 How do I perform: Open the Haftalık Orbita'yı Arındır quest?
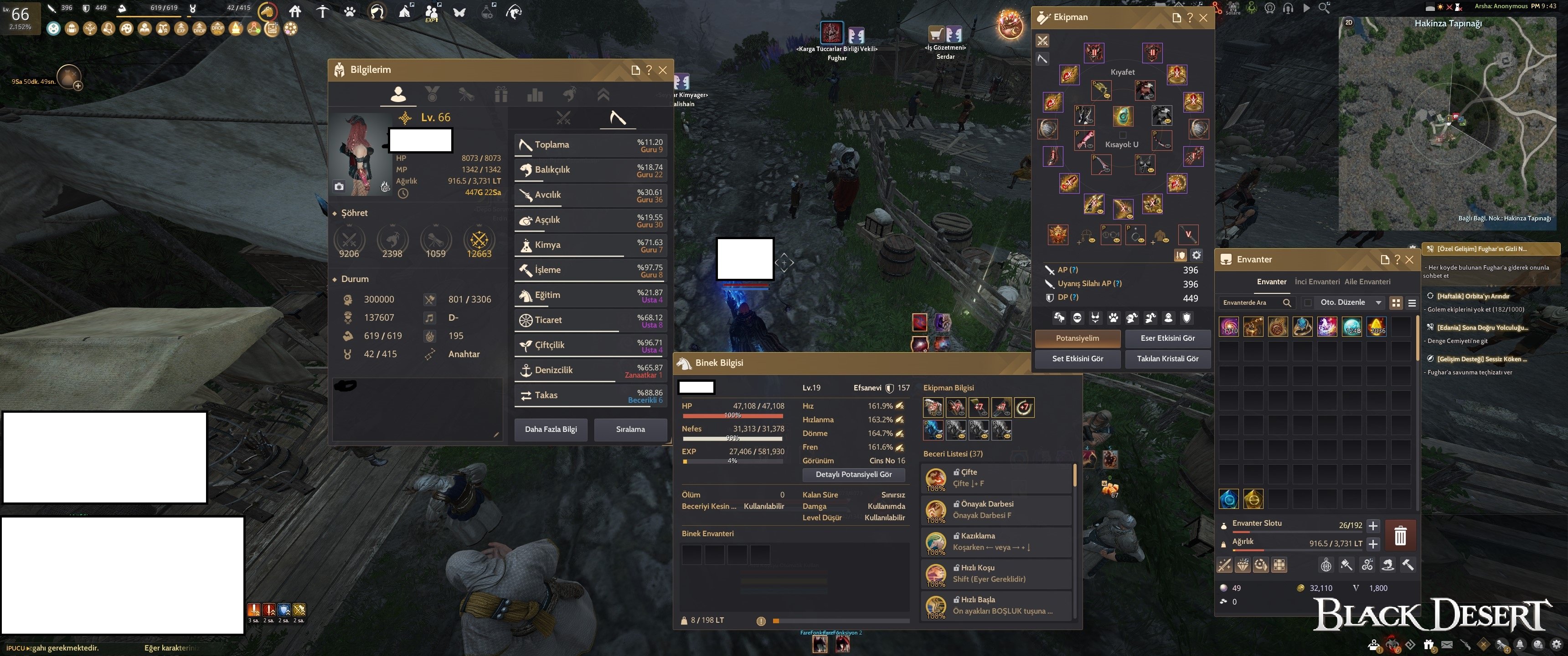pos(1473,297)
